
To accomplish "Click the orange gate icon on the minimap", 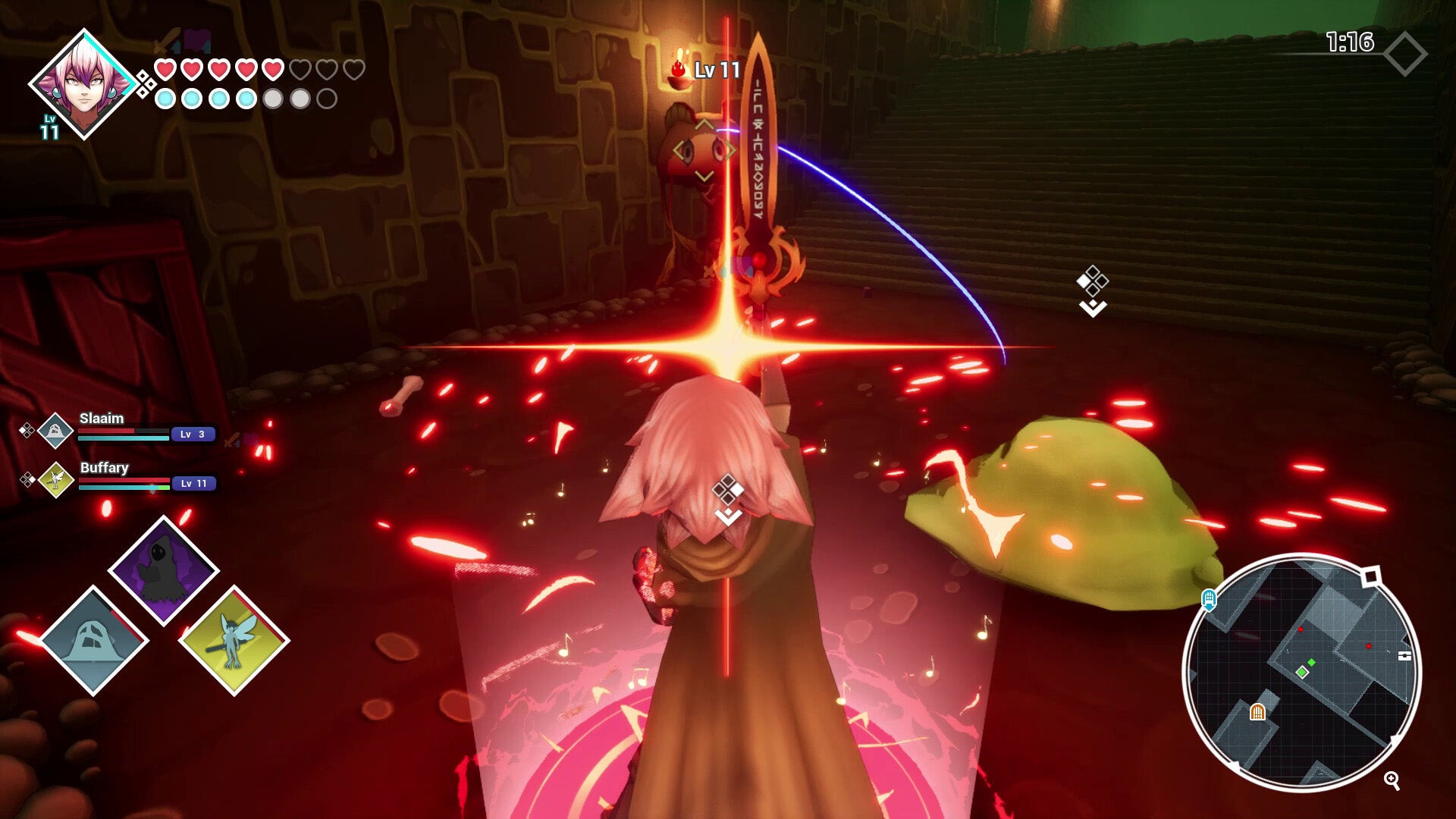I will click(x=1258, y=712).
